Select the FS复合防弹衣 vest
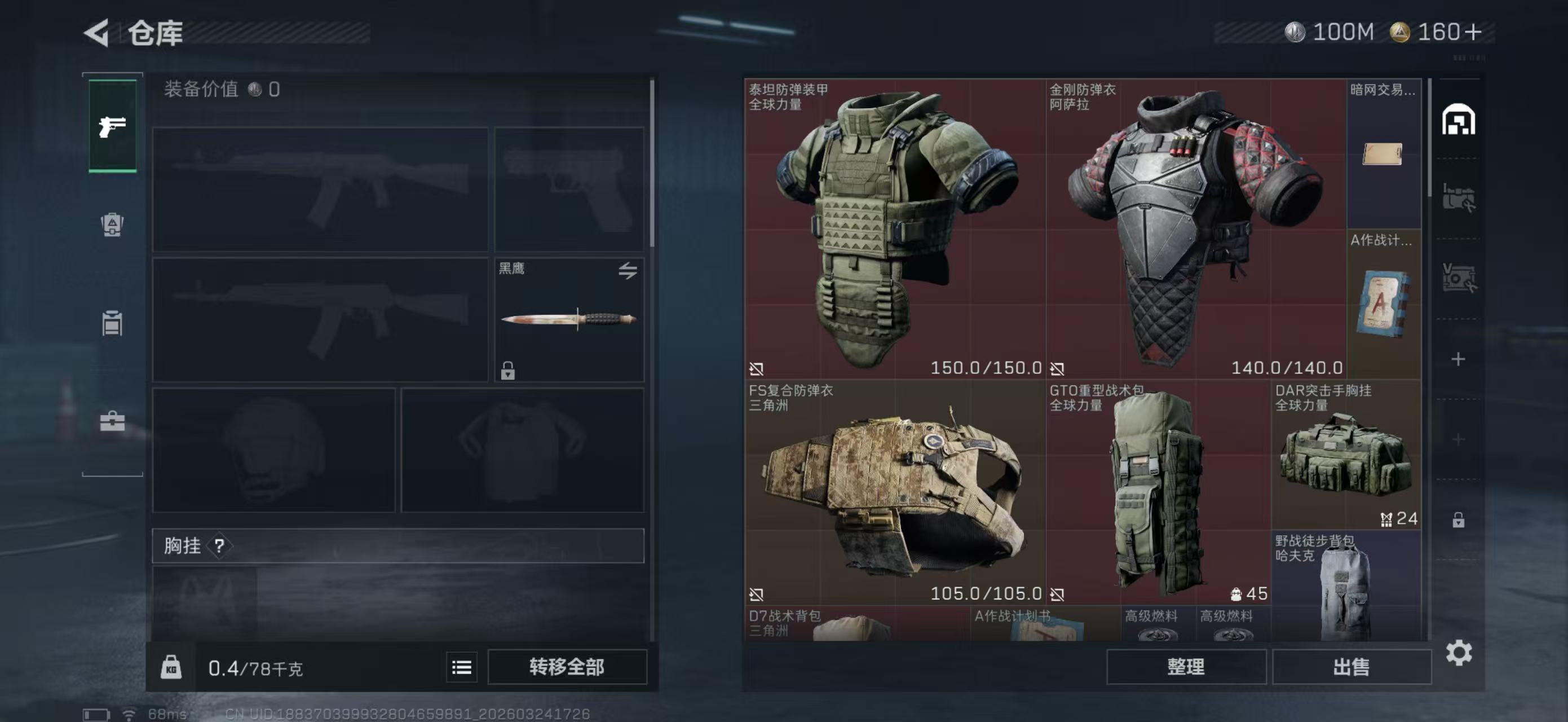Image resolution: width=1568 pixels, height=722 pixels. point(895,492)
